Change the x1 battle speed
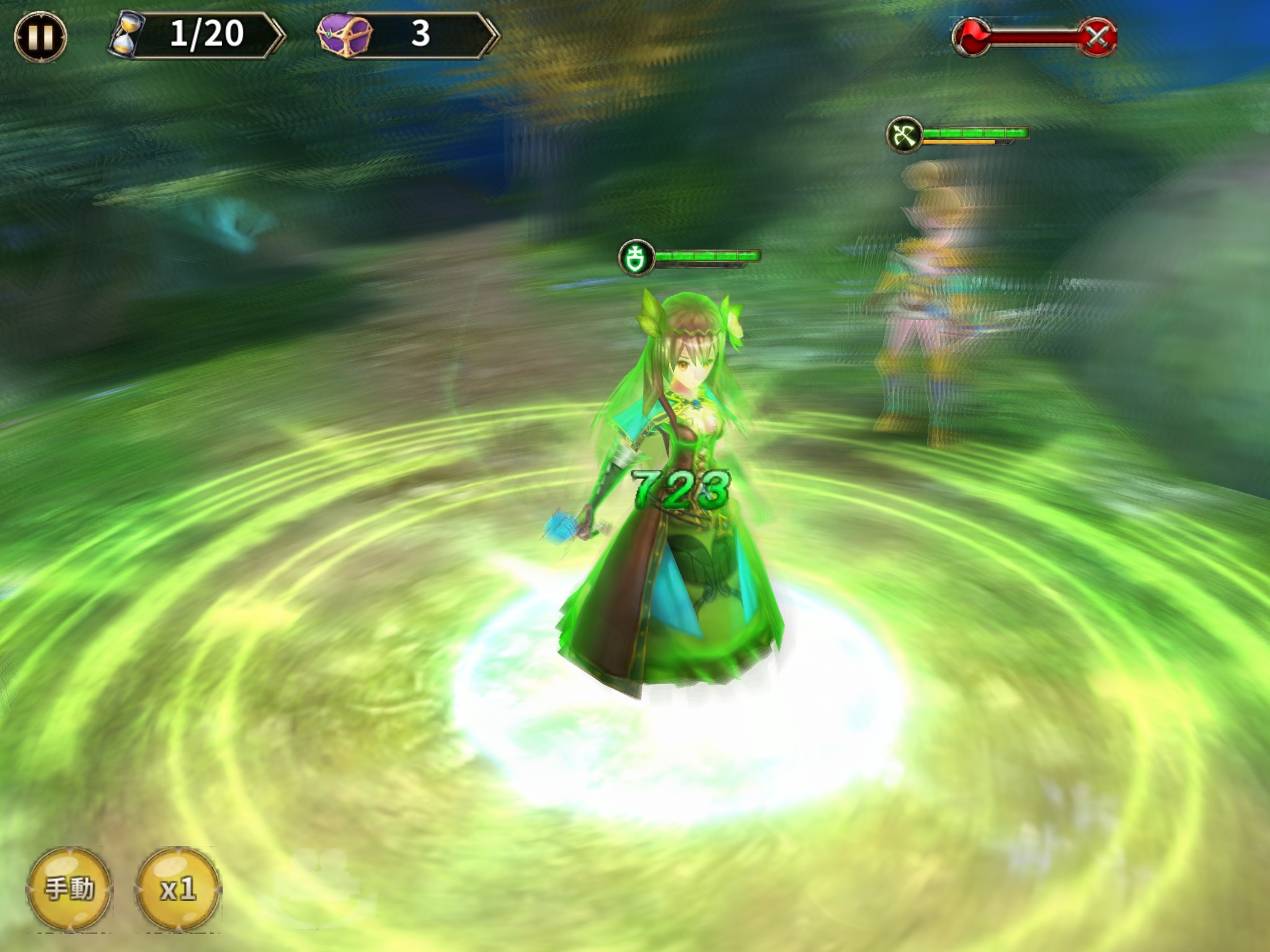Viewport: 1270px width, 952px height. coord(178,890)
